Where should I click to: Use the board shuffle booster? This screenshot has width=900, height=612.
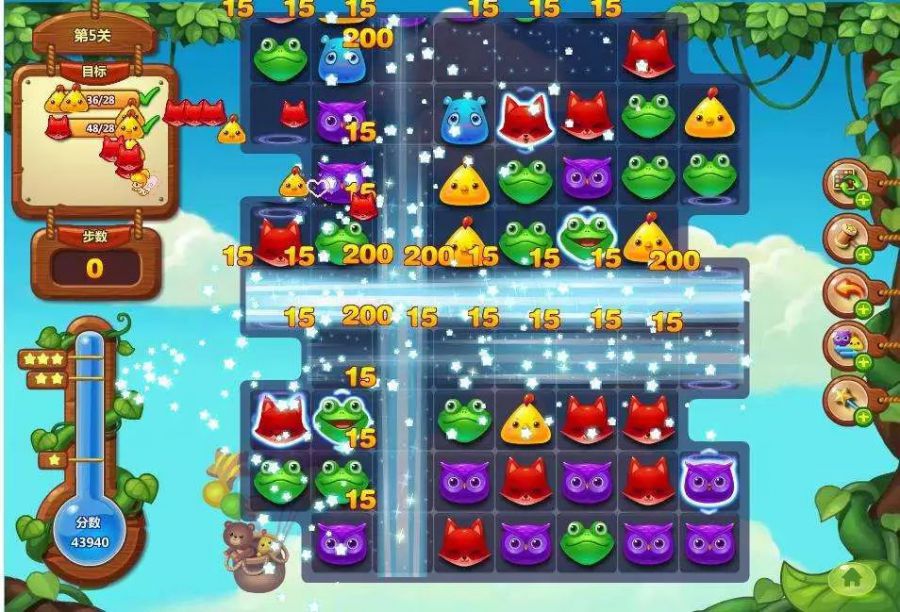pyautogui.click(x=846, y=183)
